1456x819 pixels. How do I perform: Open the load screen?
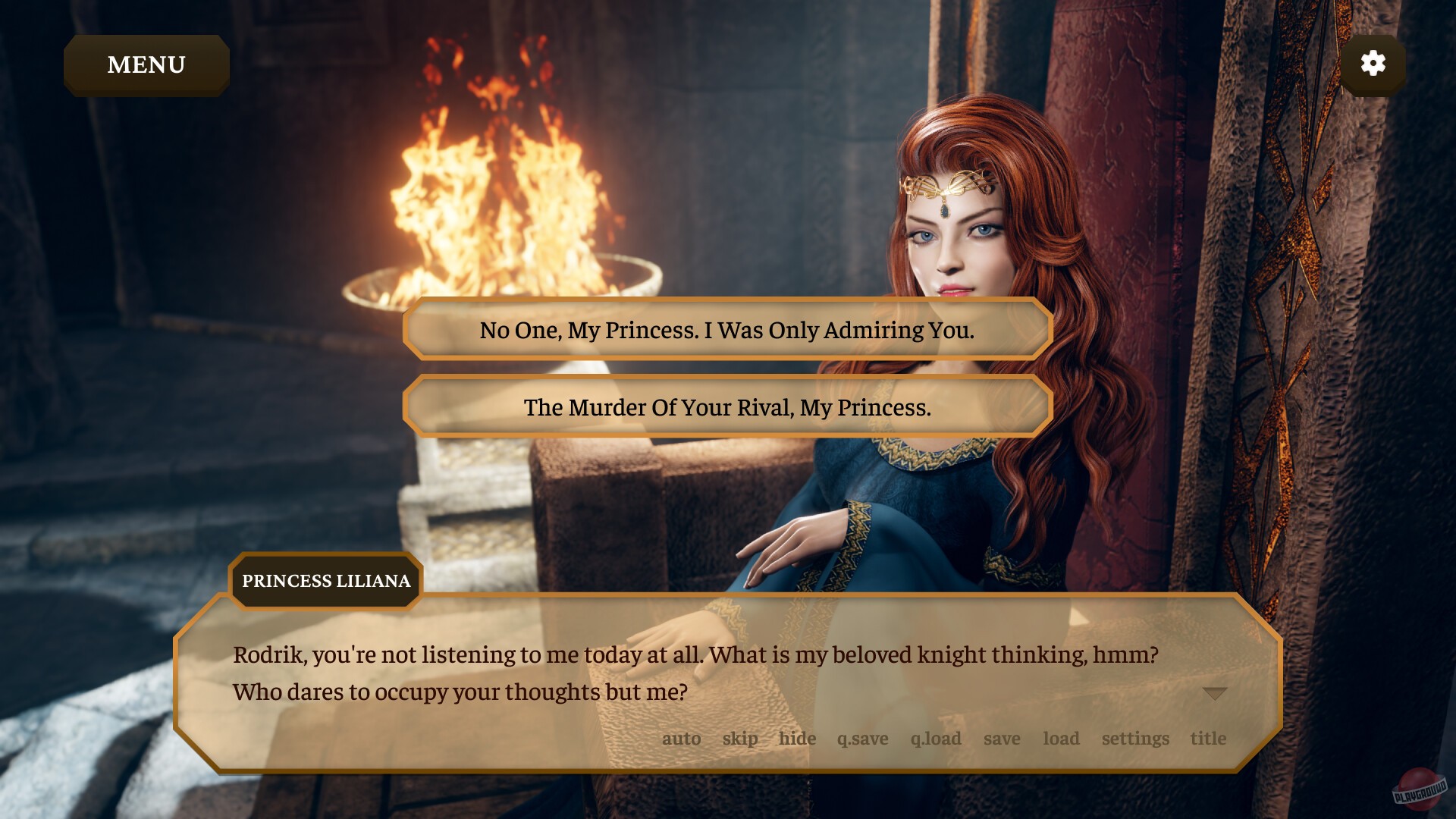tap(1062, 738)
